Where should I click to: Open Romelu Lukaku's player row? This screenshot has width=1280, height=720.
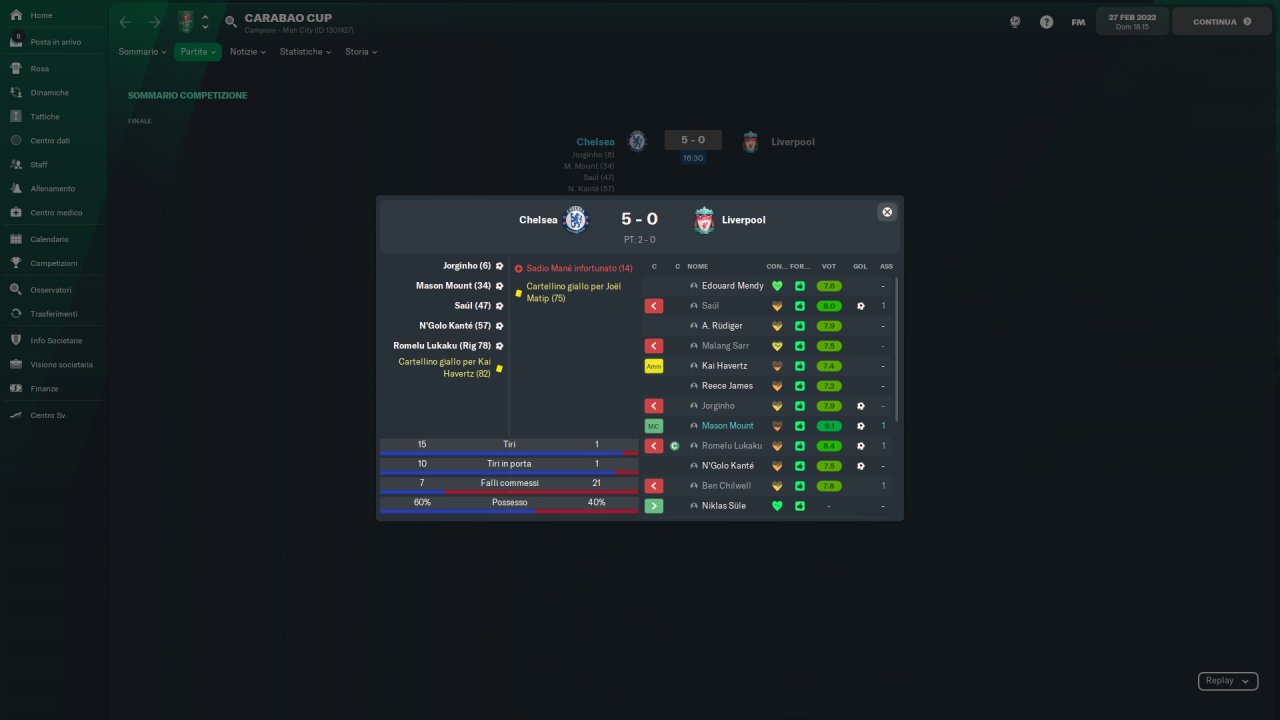[x=731, y=446]
